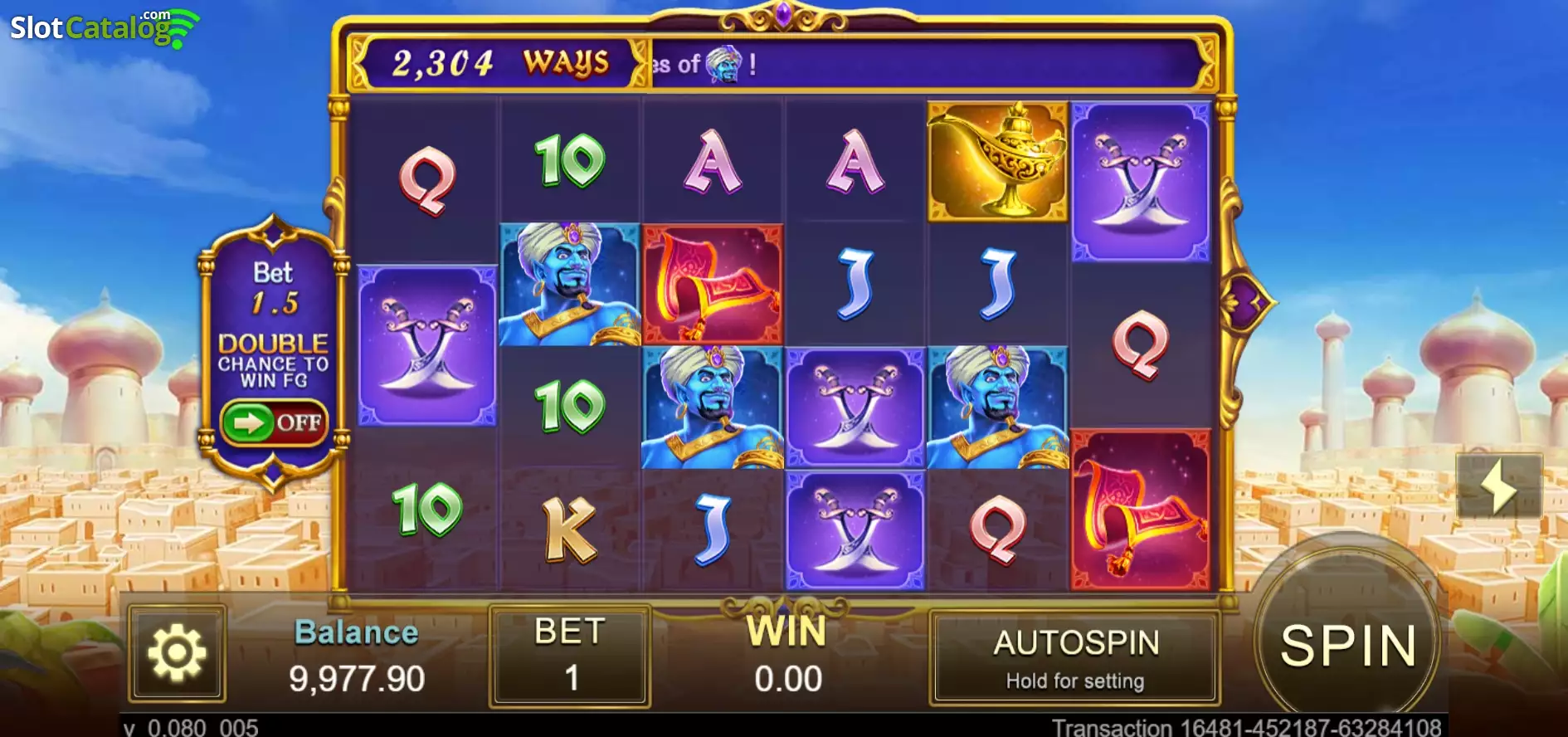Toggle the Double Chance OFF switch

click(275, 423)
